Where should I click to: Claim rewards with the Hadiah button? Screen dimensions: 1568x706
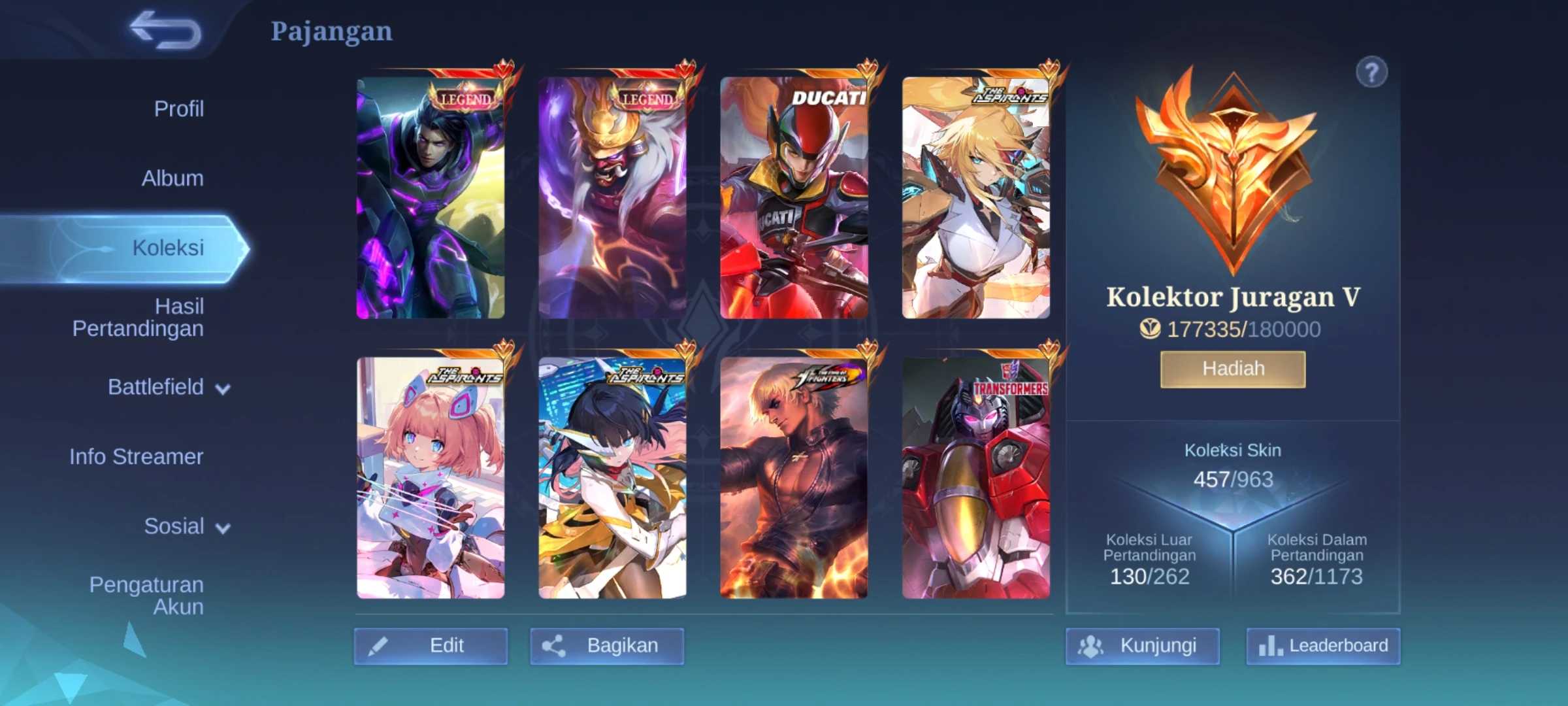click(1233, 369)
